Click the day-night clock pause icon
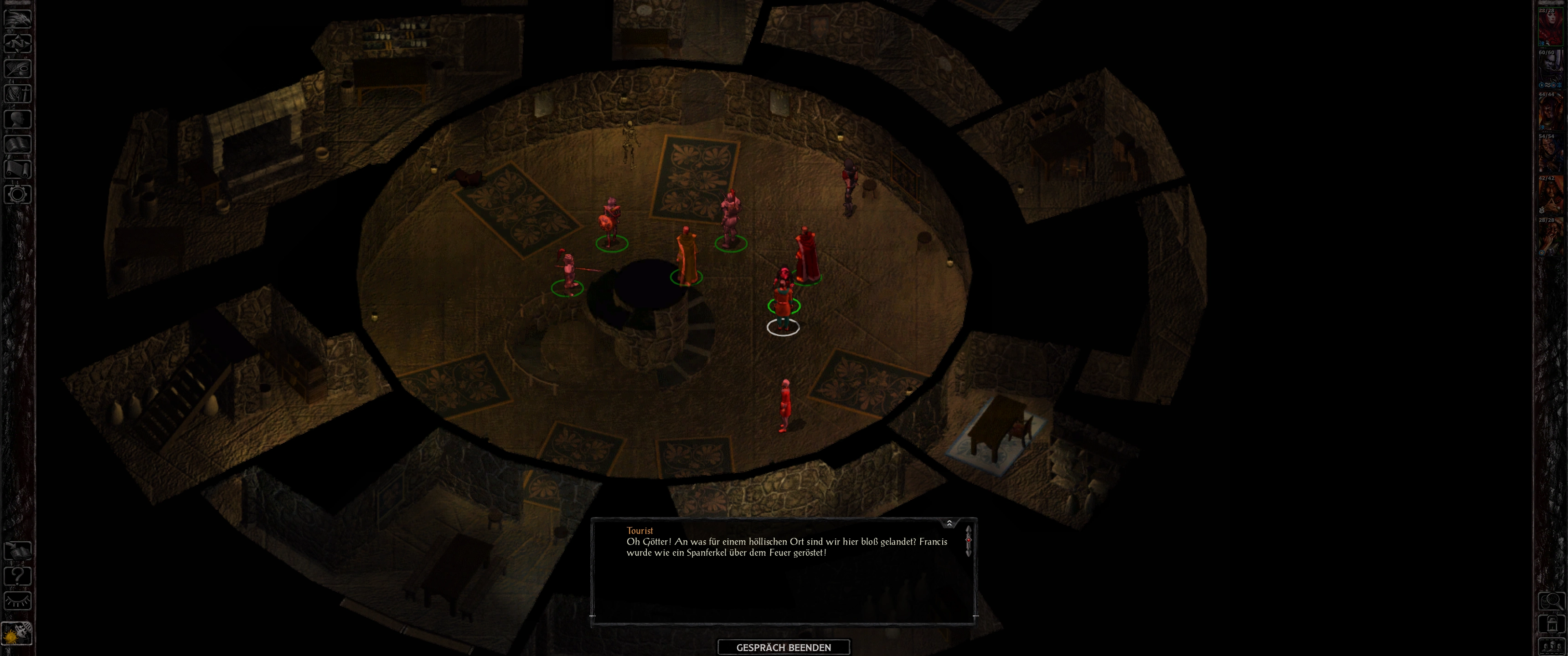 coord(17,634)
